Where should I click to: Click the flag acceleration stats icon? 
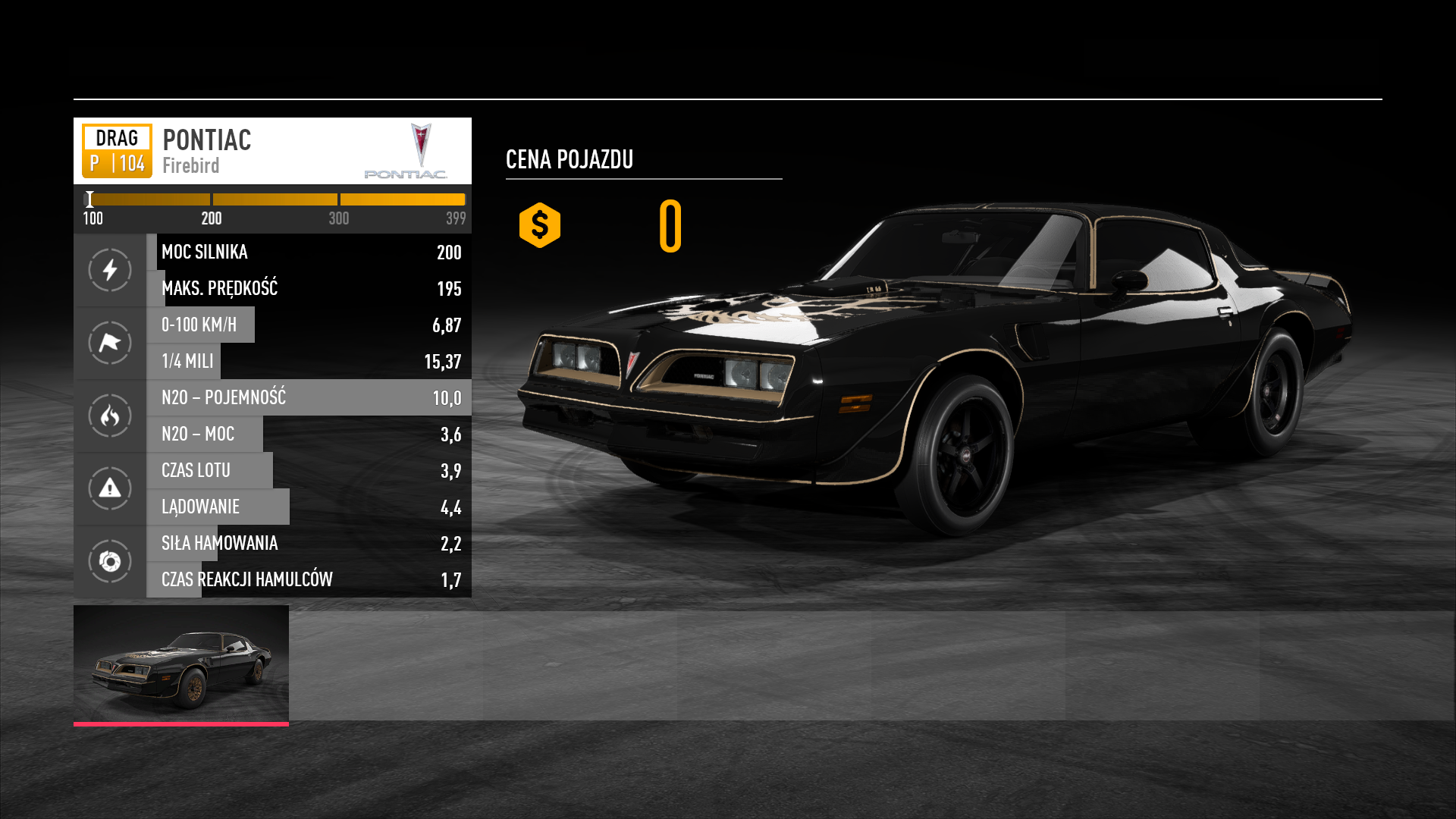(x=110, y=343)
